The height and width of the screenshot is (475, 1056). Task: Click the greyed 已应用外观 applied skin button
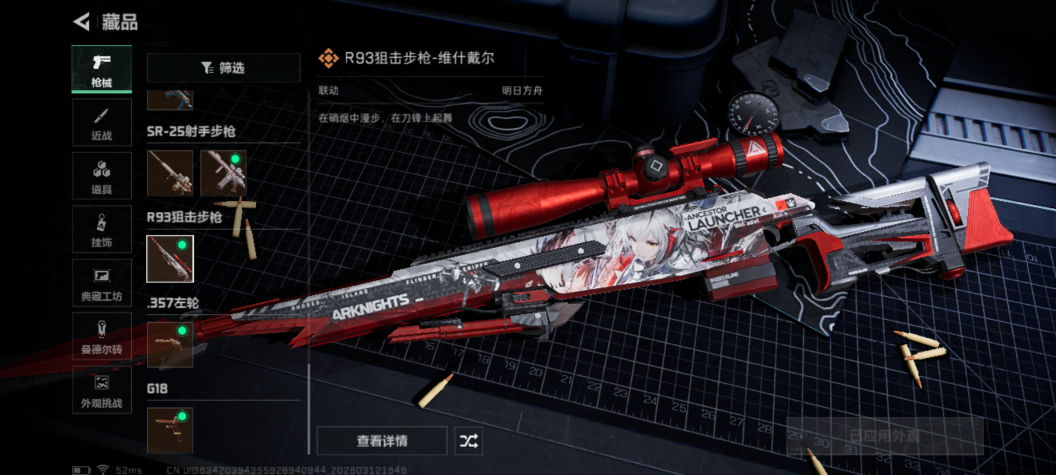[884, 436]
